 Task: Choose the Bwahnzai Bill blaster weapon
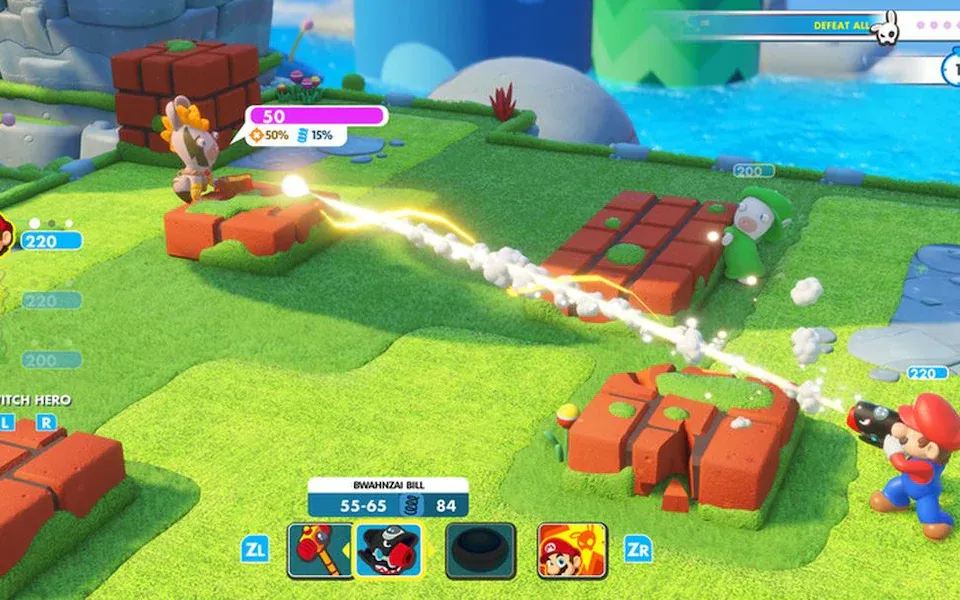click(x=389, y=550)
